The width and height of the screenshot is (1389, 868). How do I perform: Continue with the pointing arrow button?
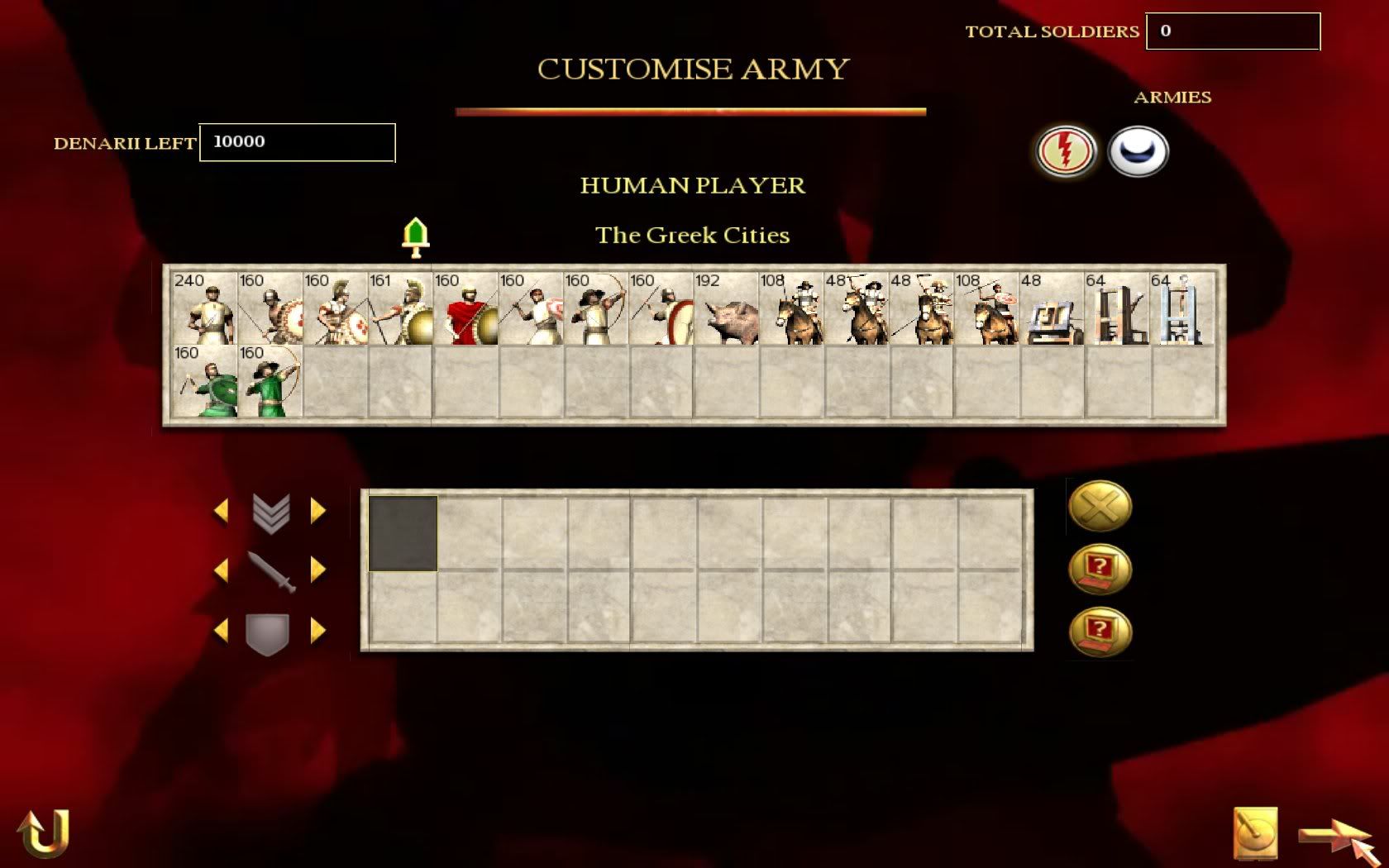[x=1334, y=837]
